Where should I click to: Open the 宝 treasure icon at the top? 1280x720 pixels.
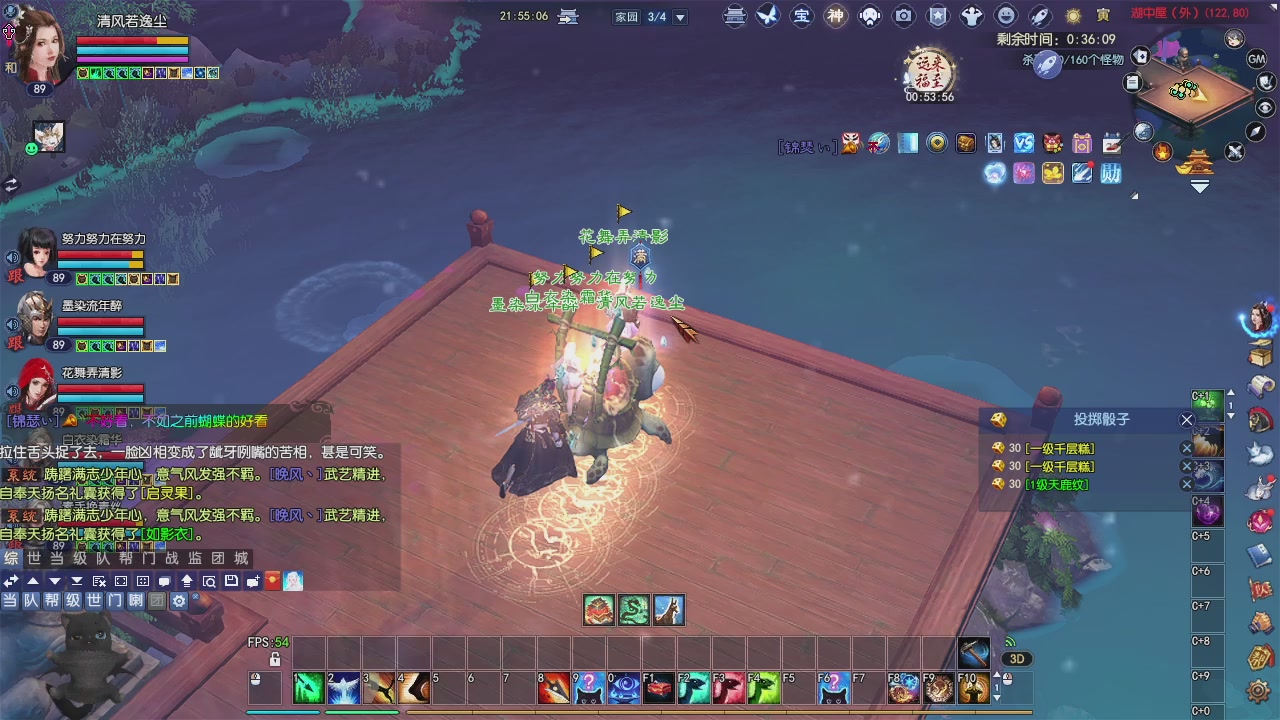click(801, 16)
